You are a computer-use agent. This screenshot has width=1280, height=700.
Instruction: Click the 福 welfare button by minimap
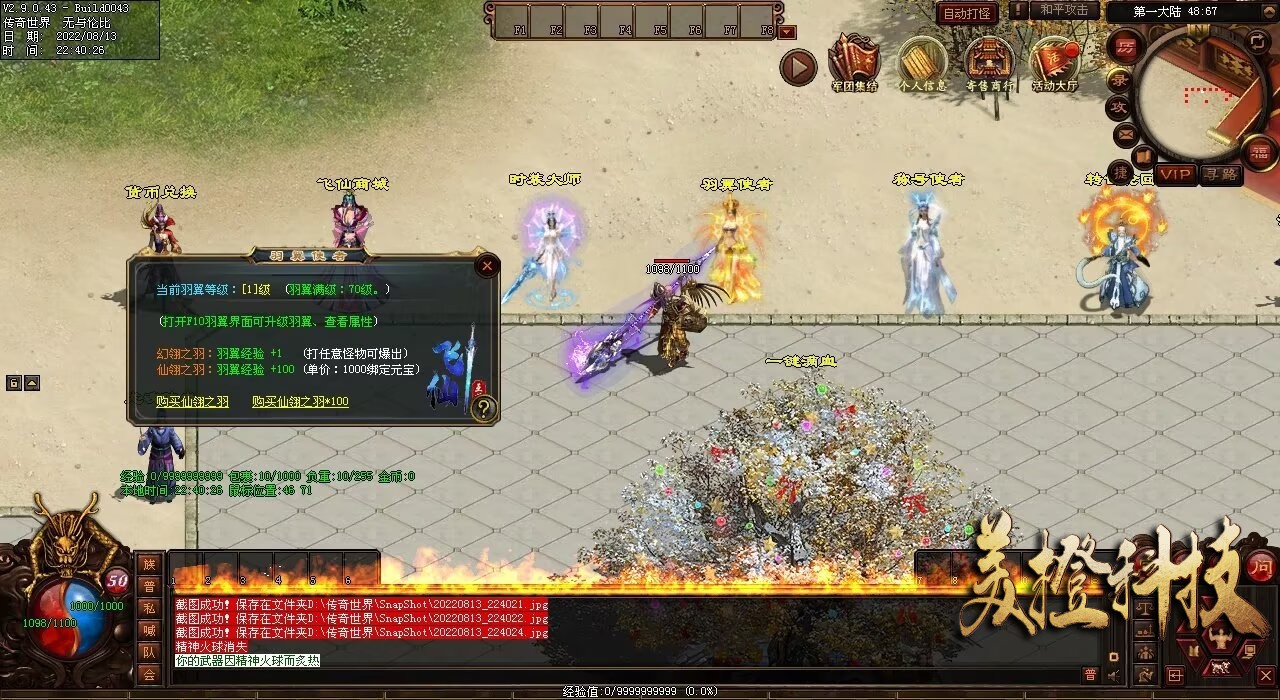click(x=1261, y=153)
